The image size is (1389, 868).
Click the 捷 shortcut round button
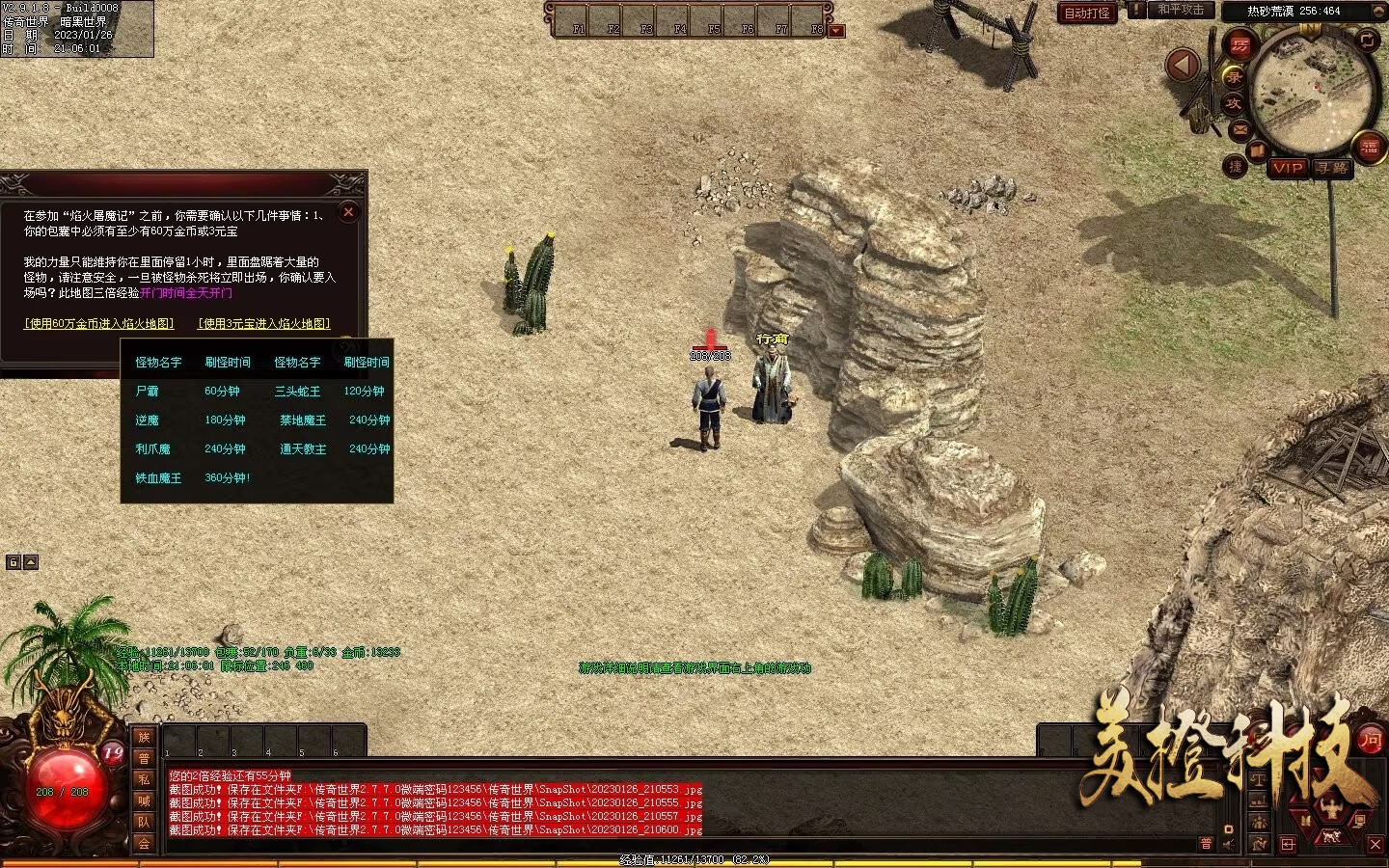[1236, 167]
